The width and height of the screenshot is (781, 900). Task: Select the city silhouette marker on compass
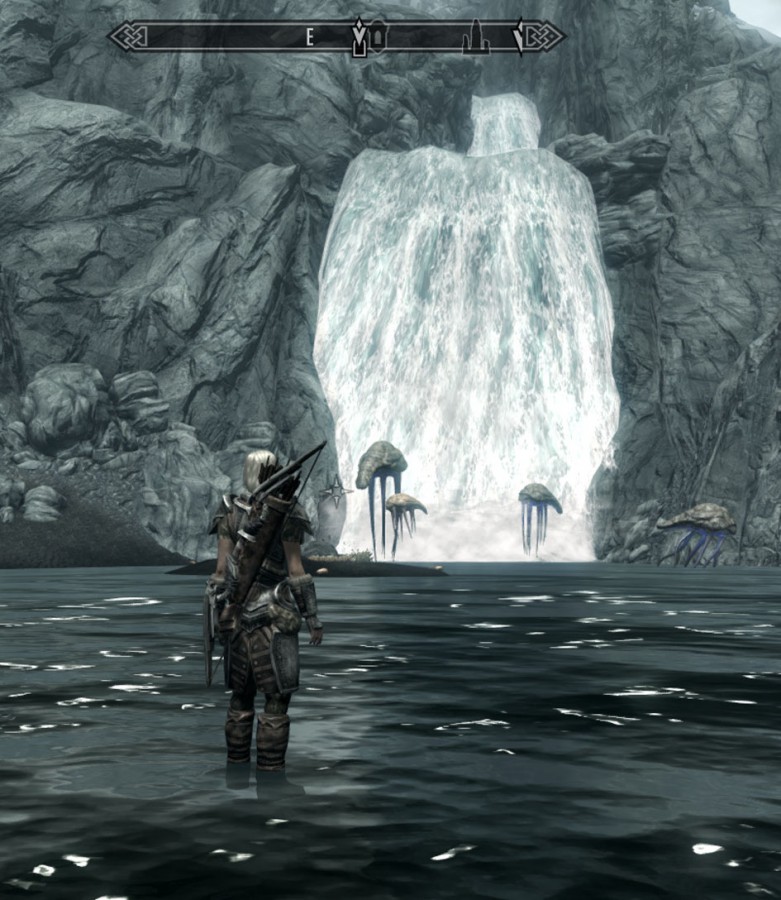(x=476, y=38)
